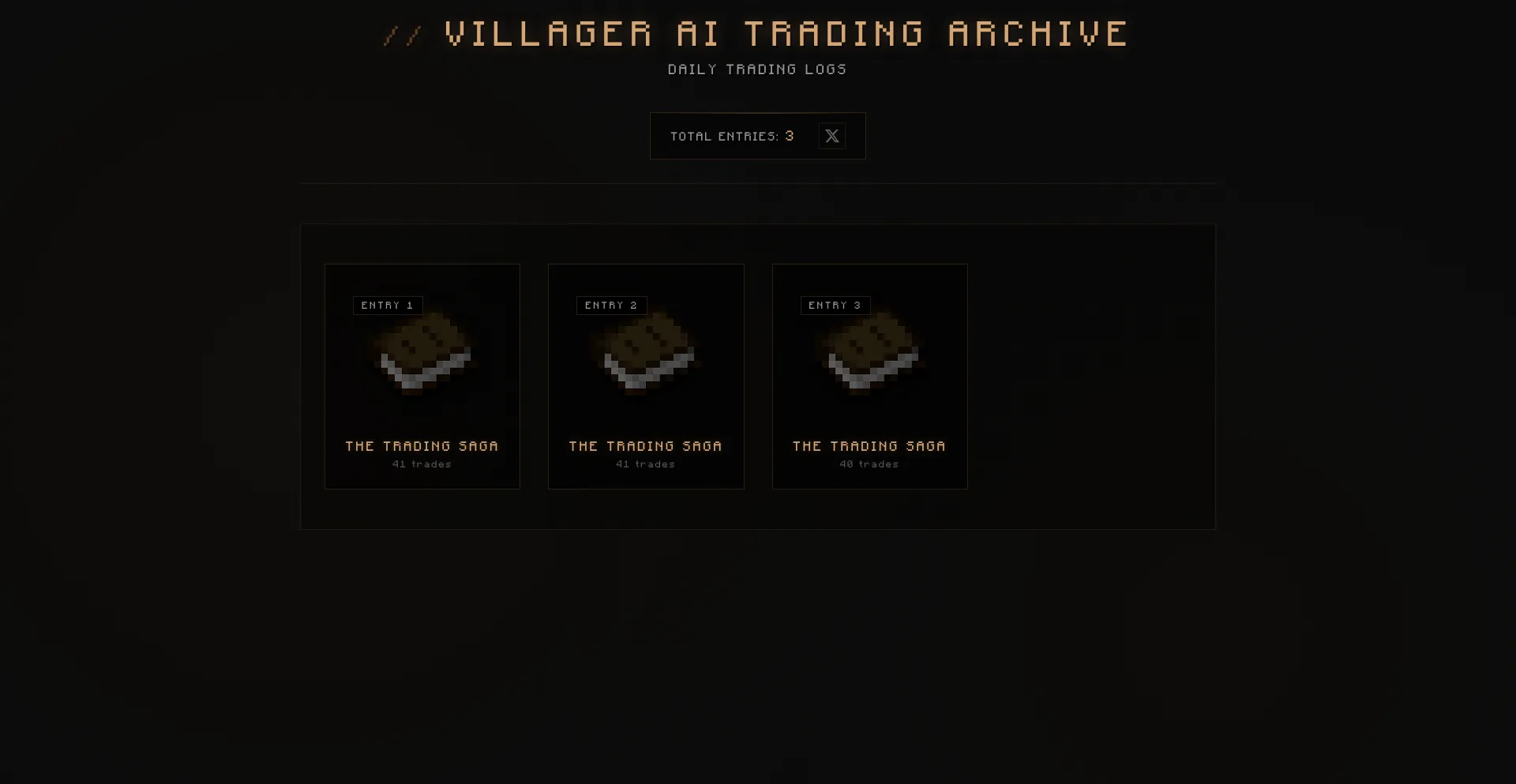Select the ENTRY 2 badge
This screenshot has width=1516, height=784.
[611, 306]
